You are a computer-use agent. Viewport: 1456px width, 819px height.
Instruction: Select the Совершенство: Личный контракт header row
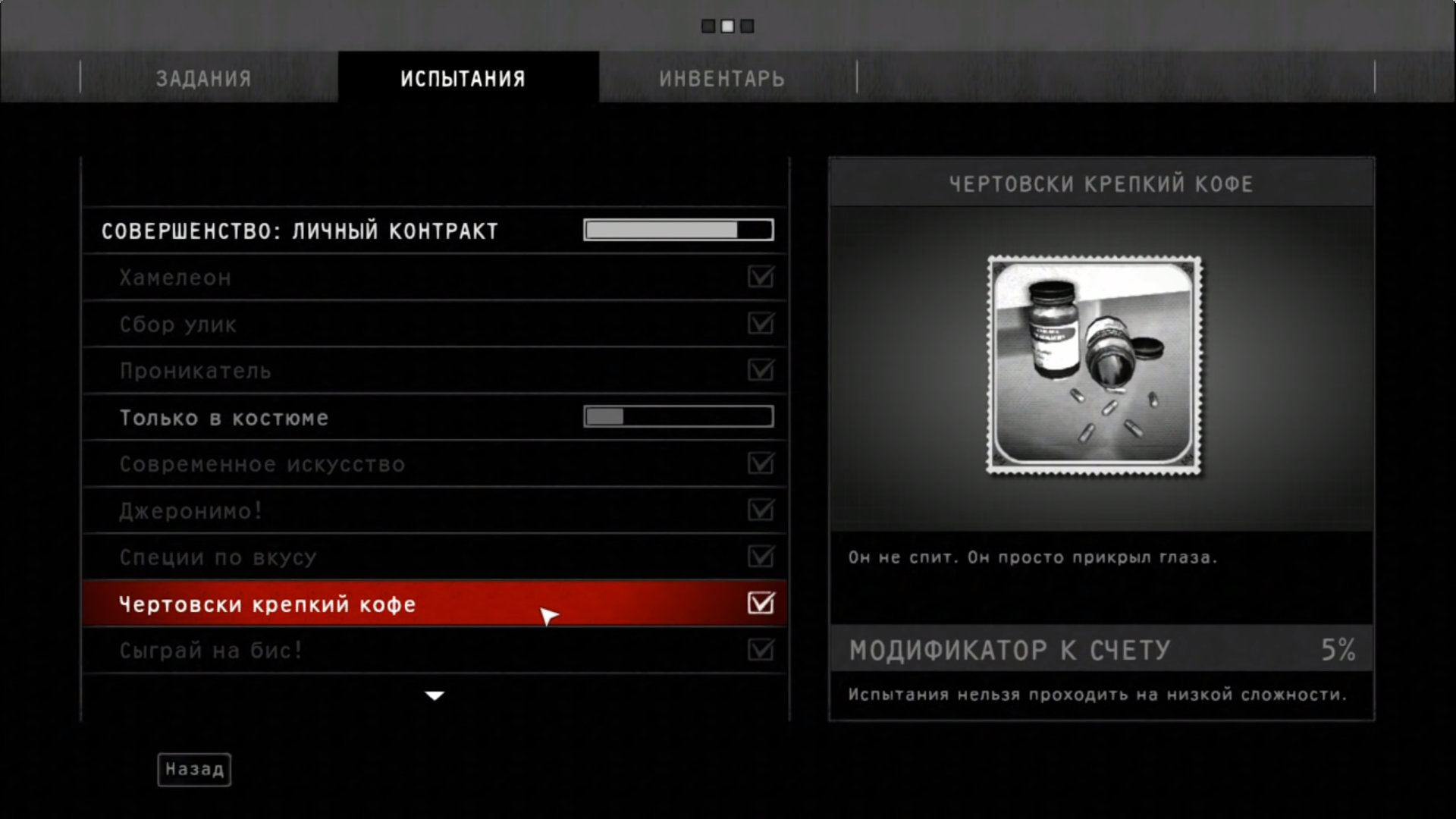[300, 231]
